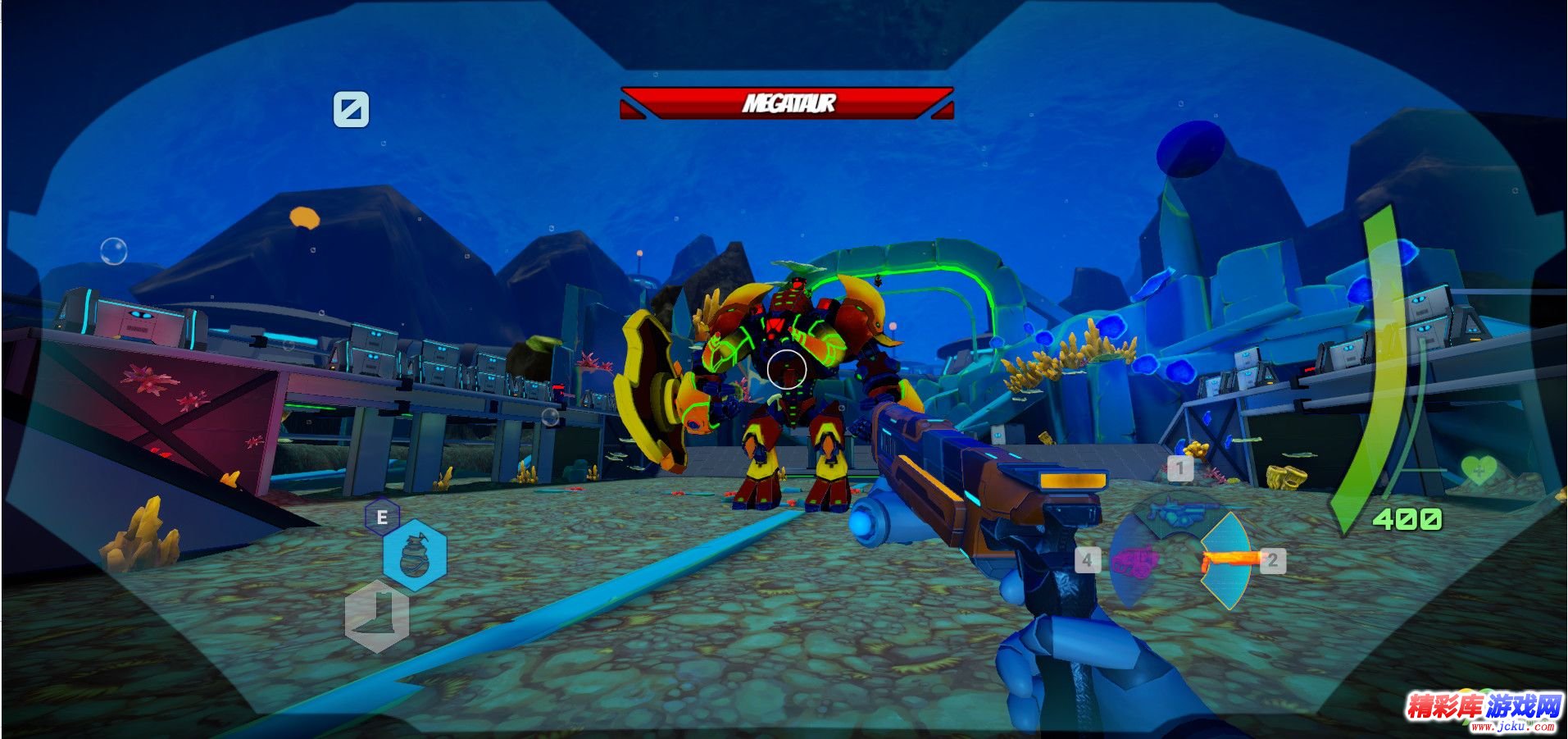The image size is (1568, 739).
Task: Trigger the grey hexagon boot ability
Action: point(377,615)
